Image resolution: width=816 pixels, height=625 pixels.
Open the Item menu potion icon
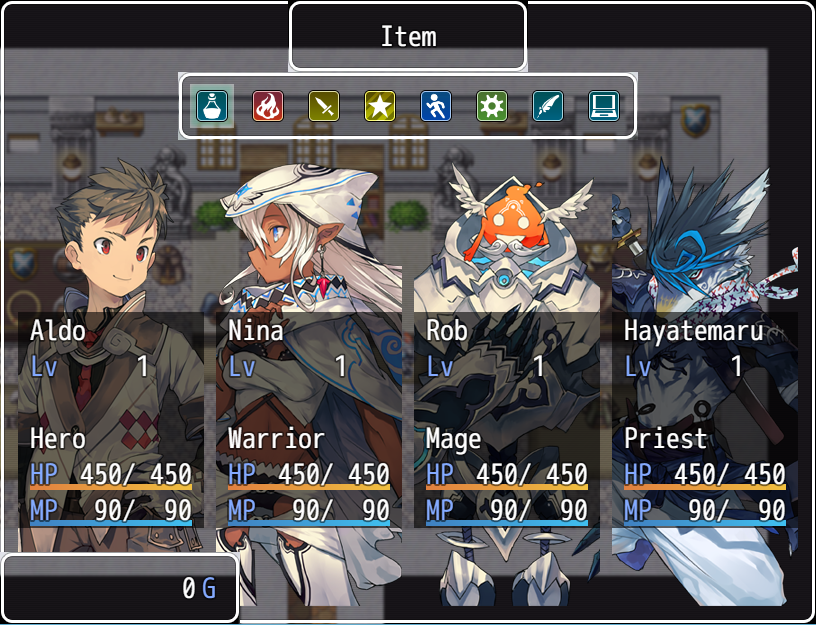tap(212, 105)
